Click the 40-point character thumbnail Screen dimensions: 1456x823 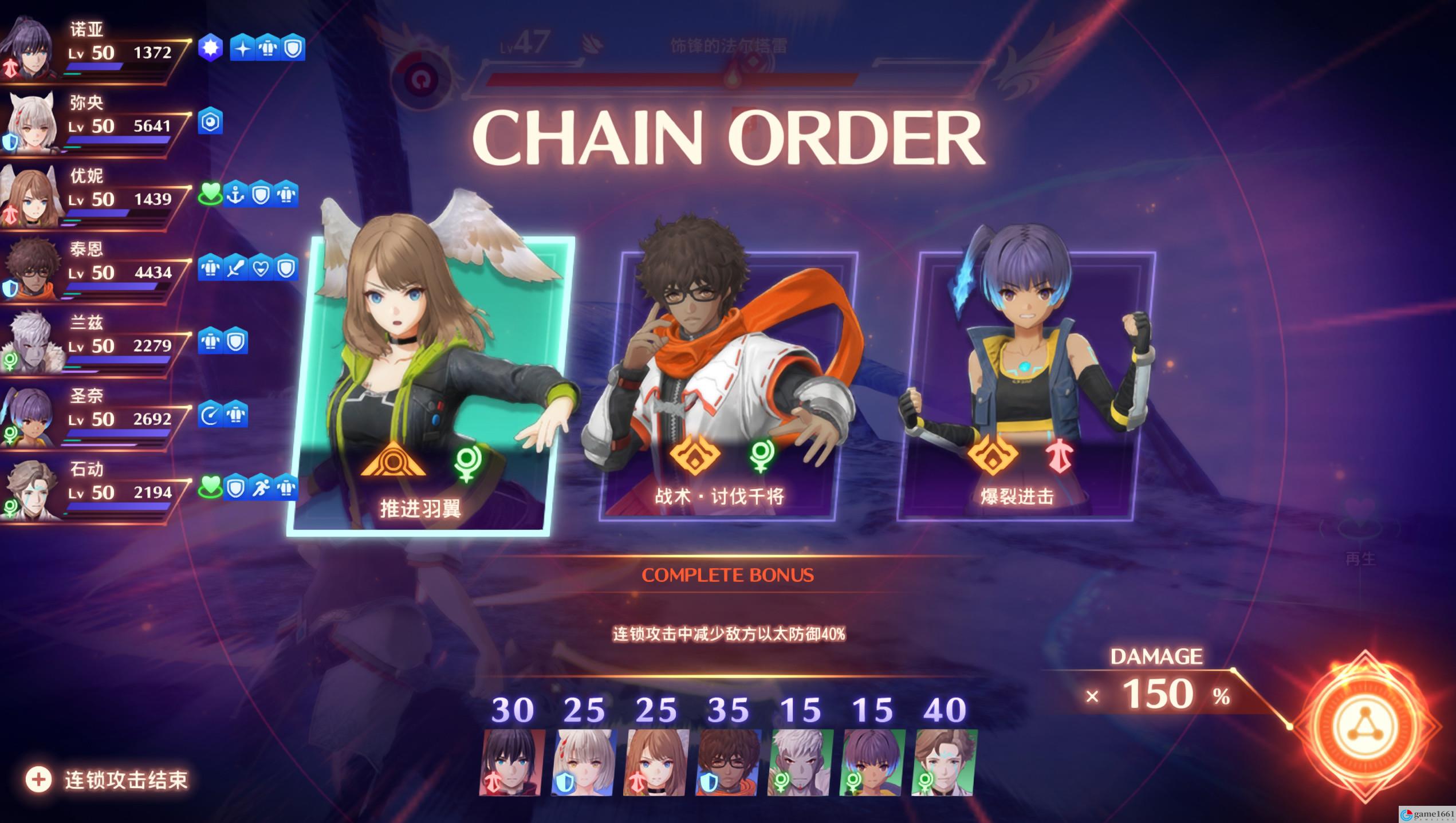point(945,762)
